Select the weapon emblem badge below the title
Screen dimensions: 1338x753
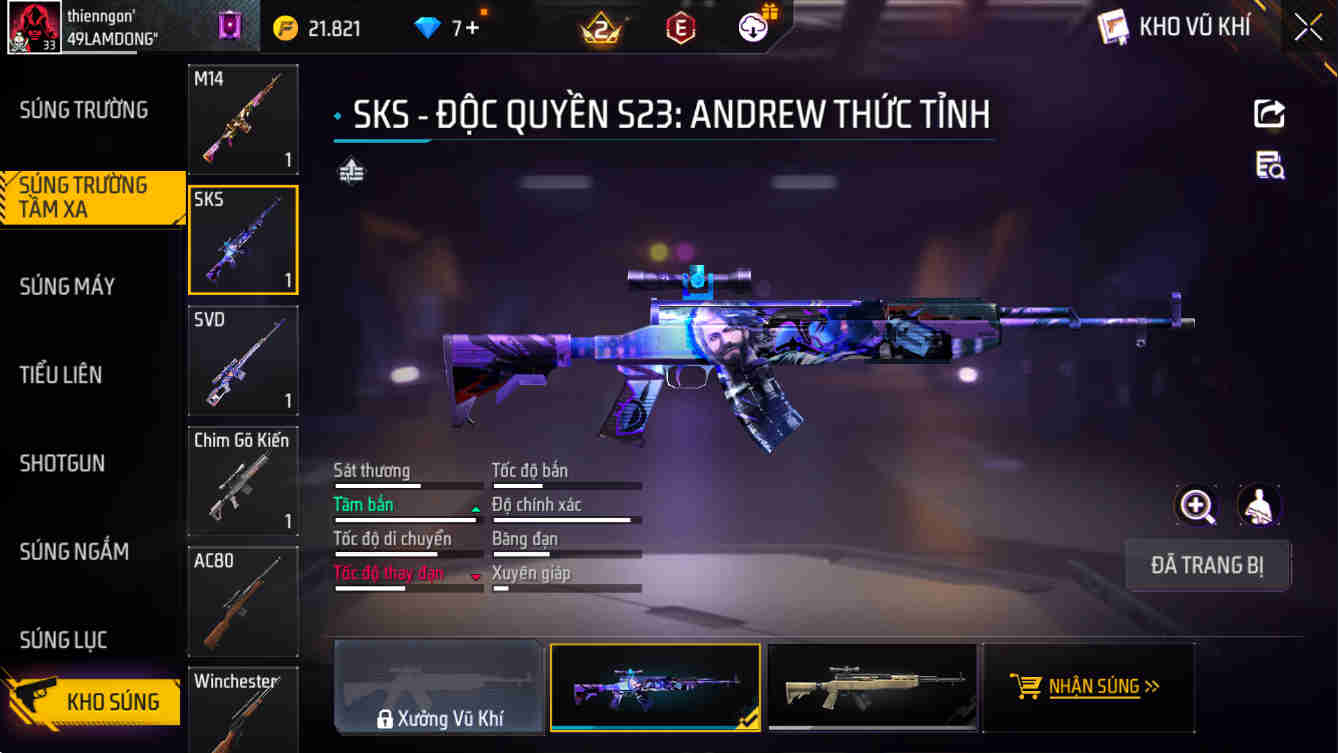coord(351,171)
